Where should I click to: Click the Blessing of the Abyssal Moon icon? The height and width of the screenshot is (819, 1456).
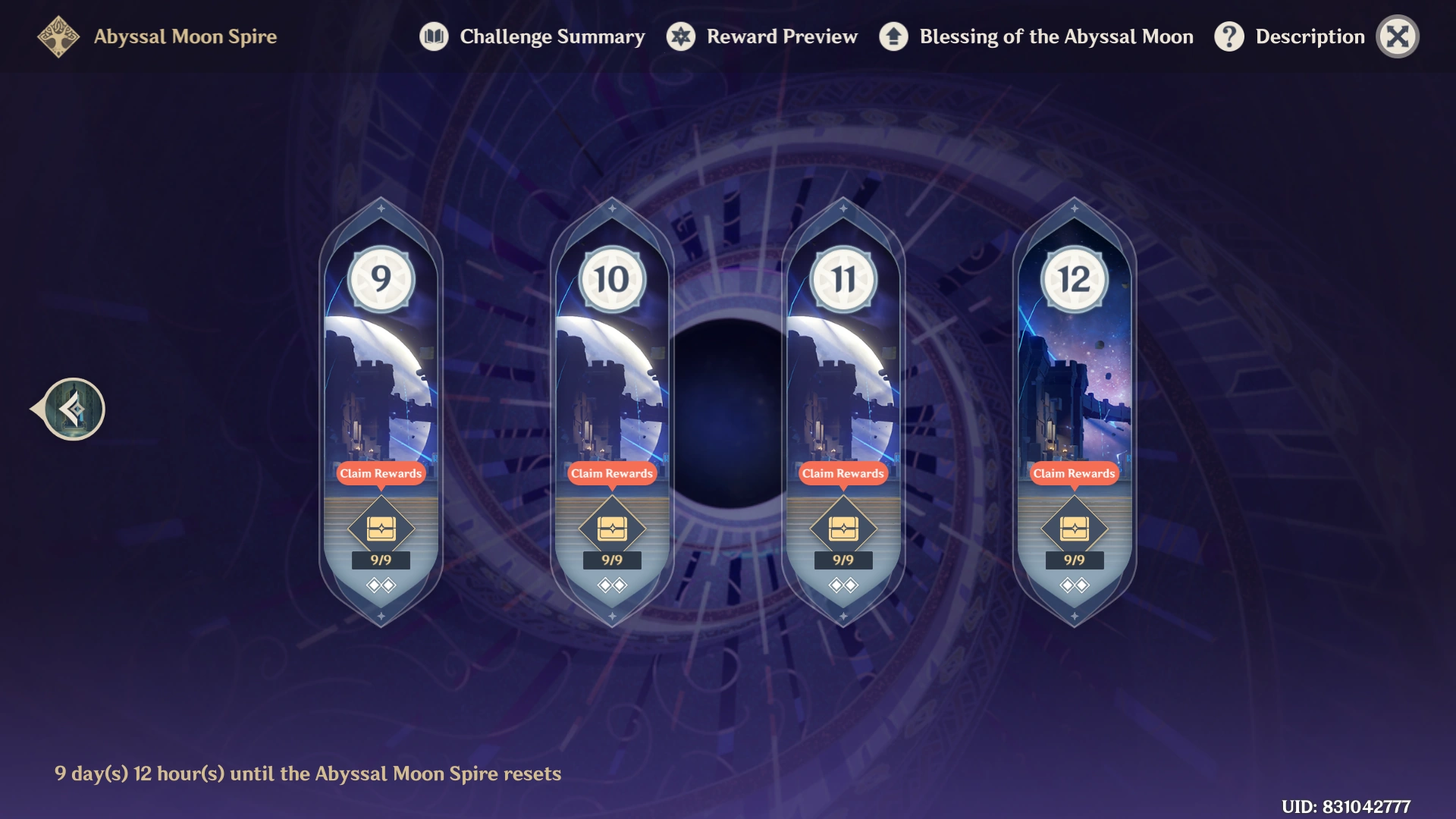[x=893, y=36]
